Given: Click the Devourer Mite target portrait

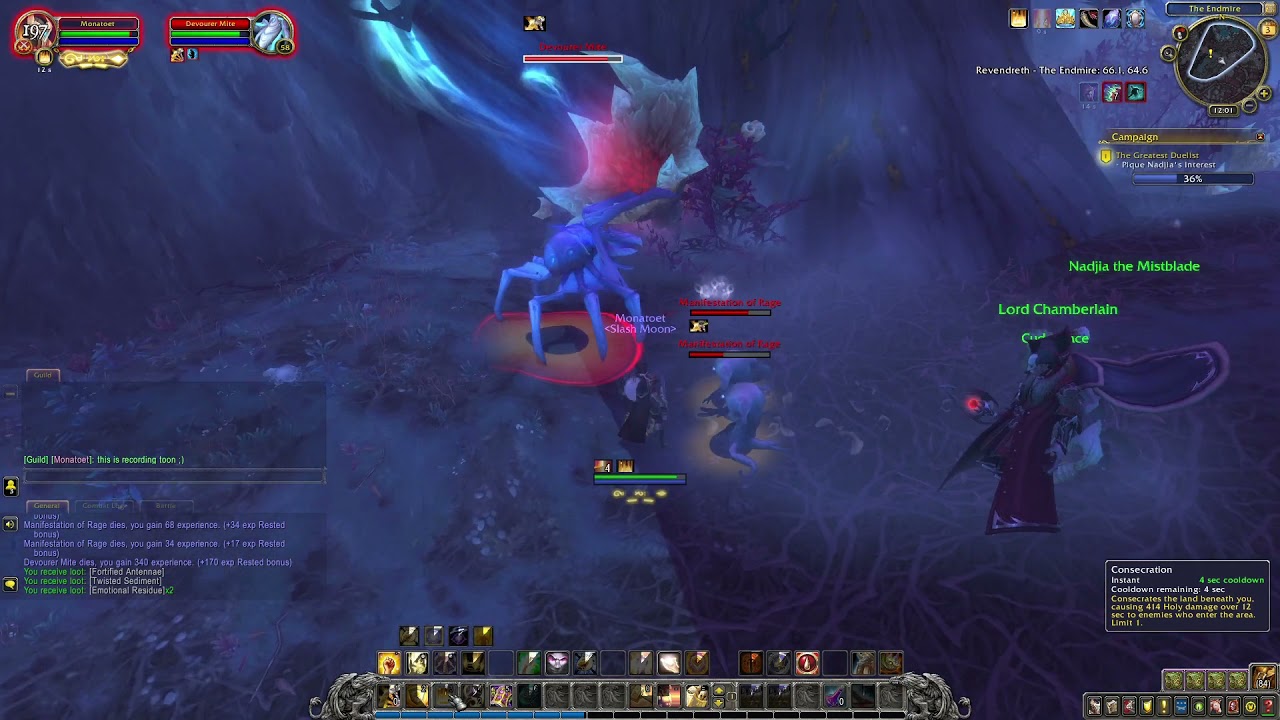Looking at the screenshot, I should coord(271,33).
